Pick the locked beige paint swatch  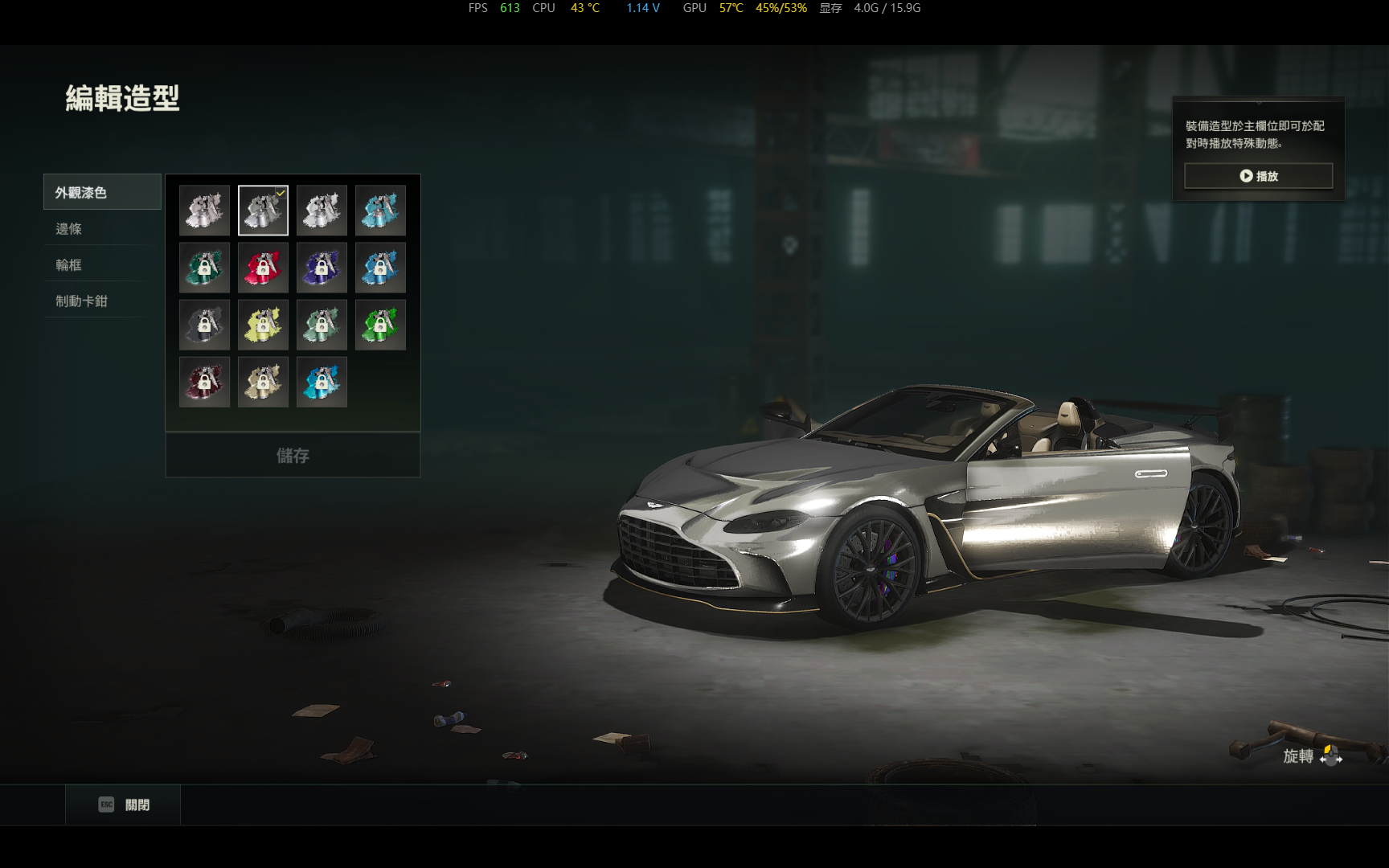point(263,382)
